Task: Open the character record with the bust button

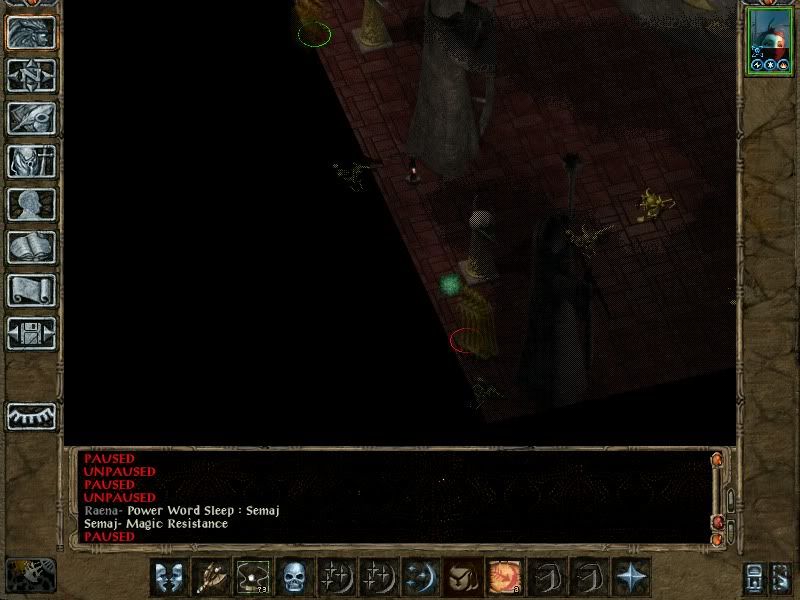Action: [x=31, y=204]
